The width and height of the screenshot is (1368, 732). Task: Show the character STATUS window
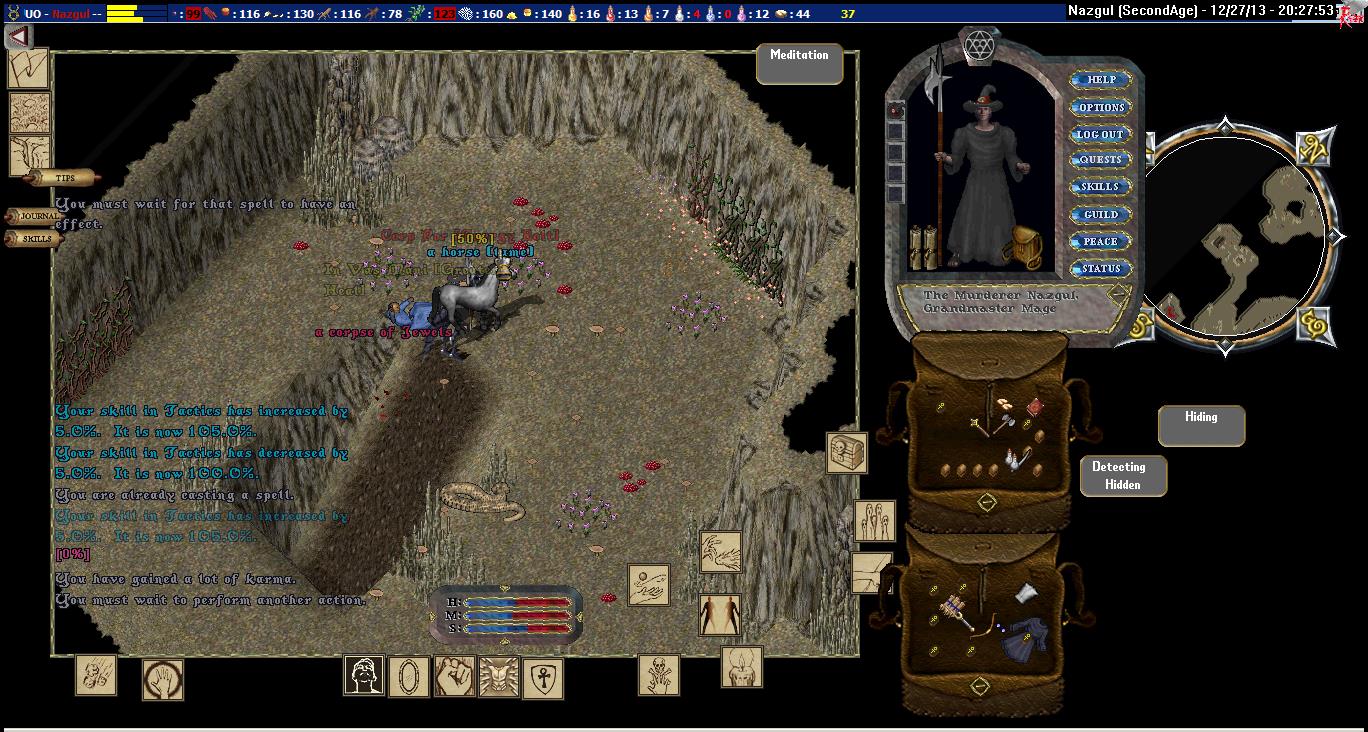[x=1100, y=268]
